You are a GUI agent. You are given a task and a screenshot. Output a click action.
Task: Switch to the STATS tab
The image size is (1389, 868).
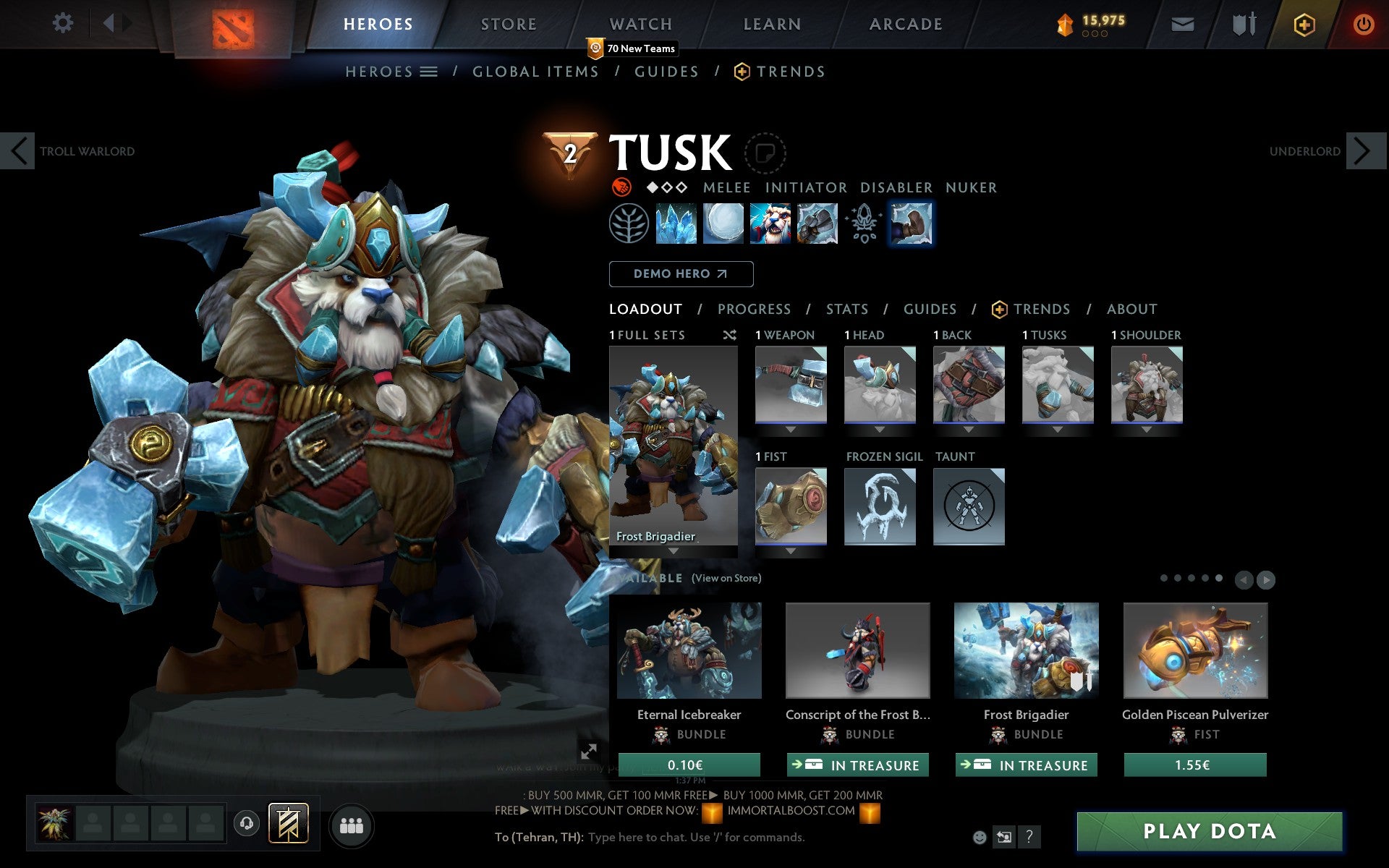[846, 309]
